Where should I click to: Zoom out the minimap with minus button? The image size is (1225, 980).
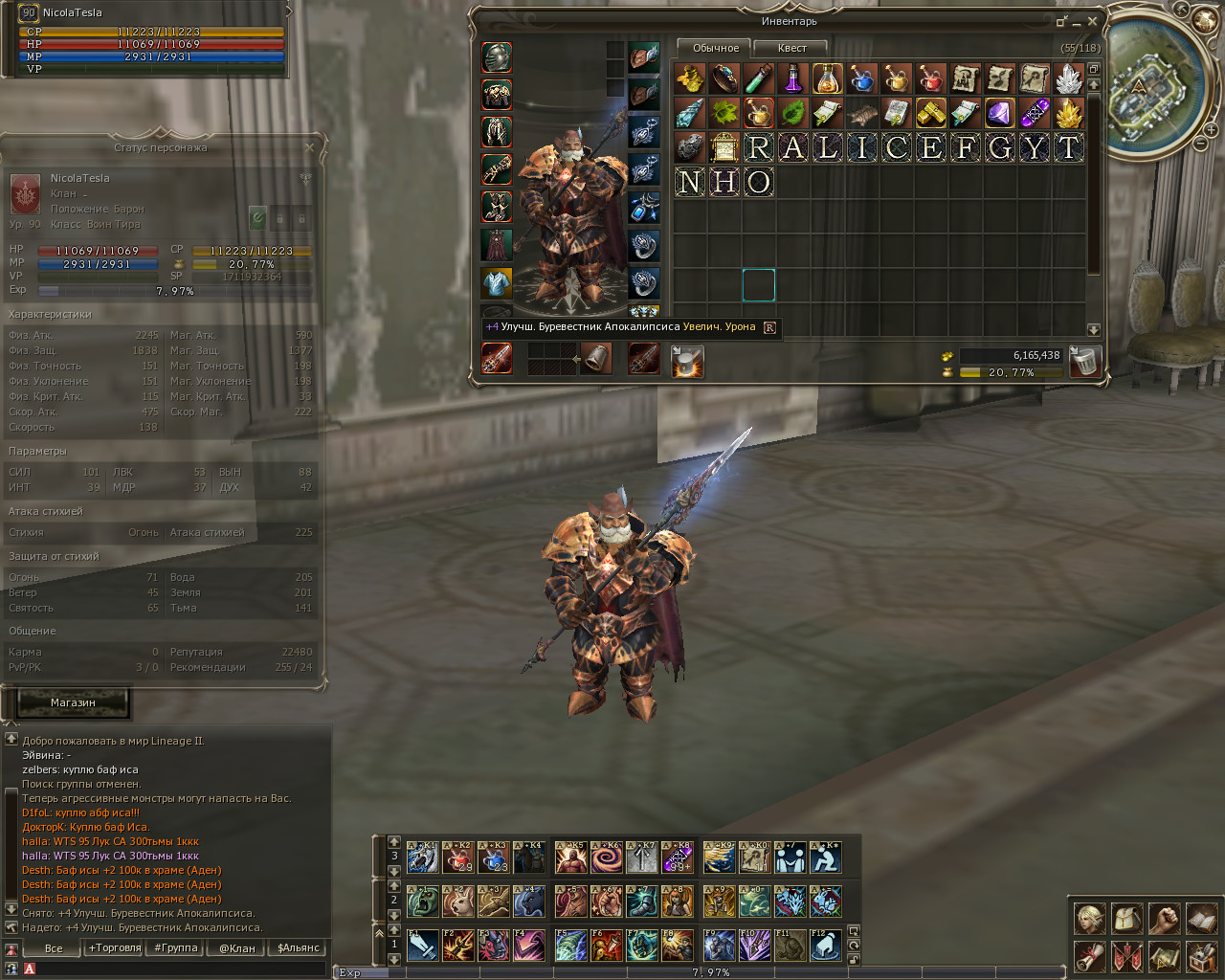tap(1200, 144)
